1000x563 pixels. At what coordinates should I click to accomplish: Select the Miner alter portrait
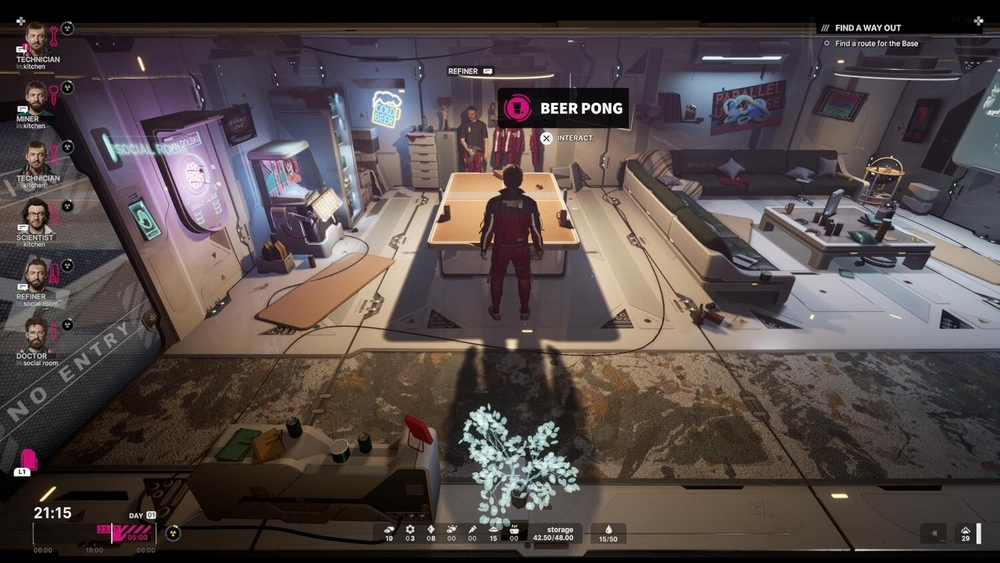tap(36, 98)
